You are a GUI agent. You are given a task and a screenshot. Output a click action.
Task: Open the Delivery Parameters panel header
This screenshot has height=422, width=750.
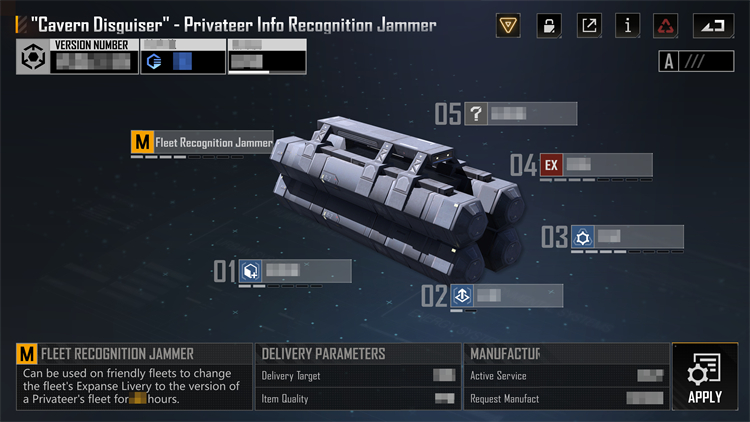pyautogui.click(x=357, y=354)
